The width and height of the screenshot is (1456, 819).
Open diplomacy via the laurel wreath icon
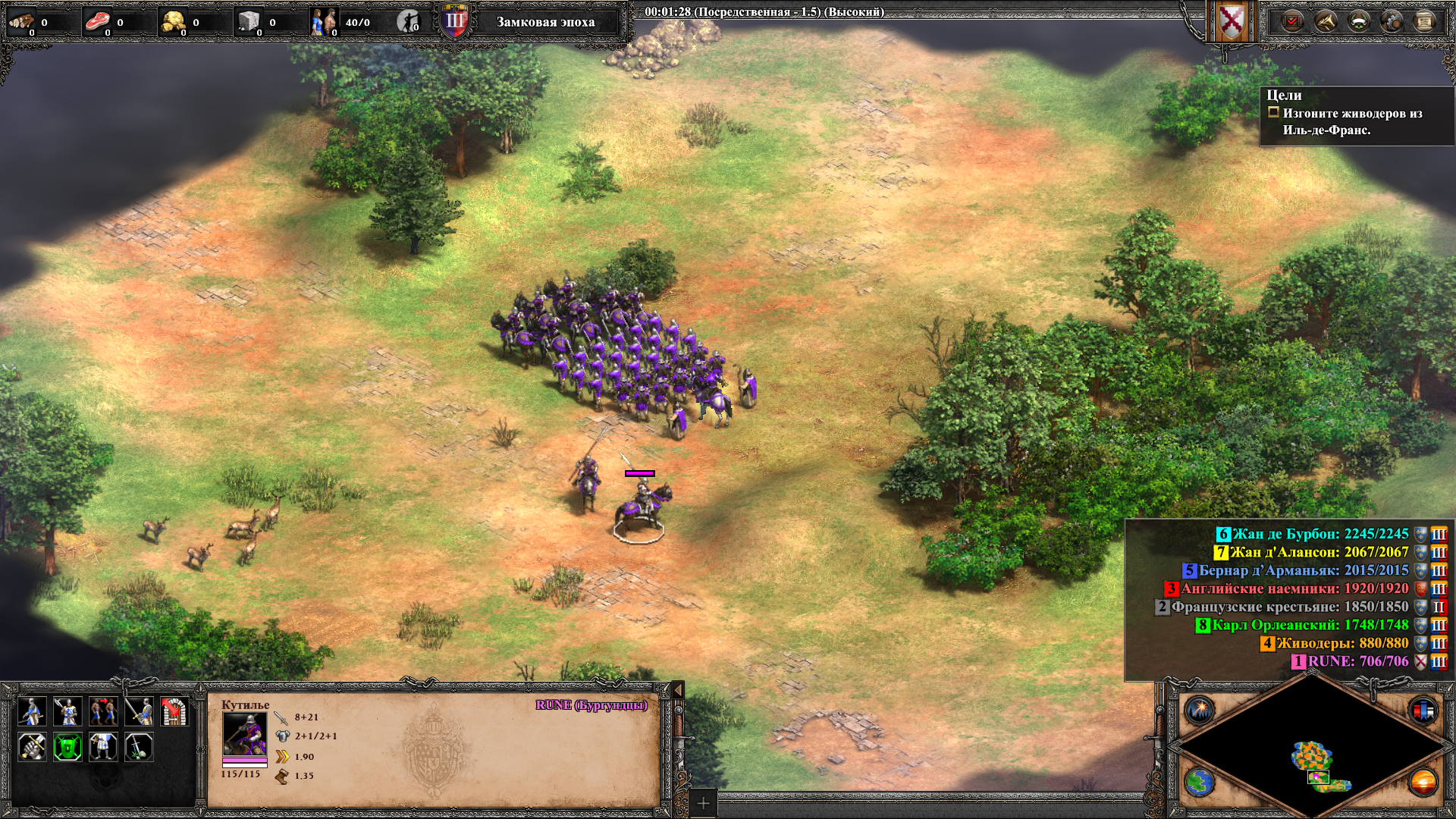(x=1358, y=21)
